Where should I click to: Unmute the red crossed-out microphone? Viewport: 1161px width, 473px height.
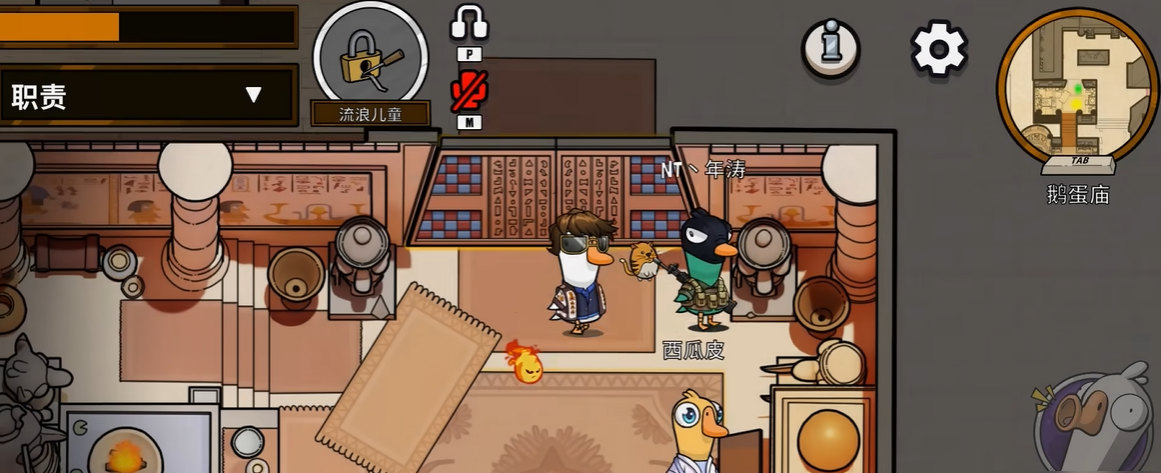(468, 92)
